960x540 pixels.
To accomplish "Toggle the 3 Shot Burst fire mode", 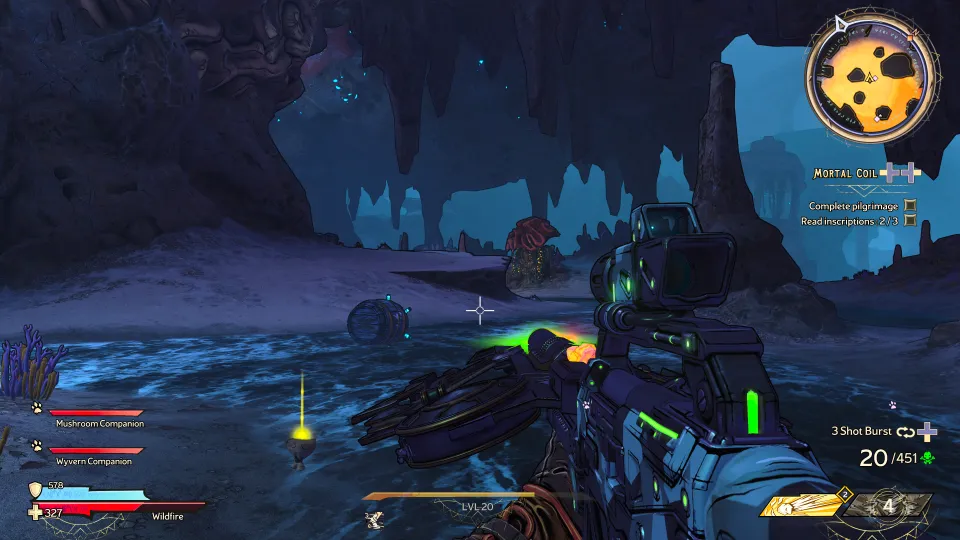I will click(864, 431).
